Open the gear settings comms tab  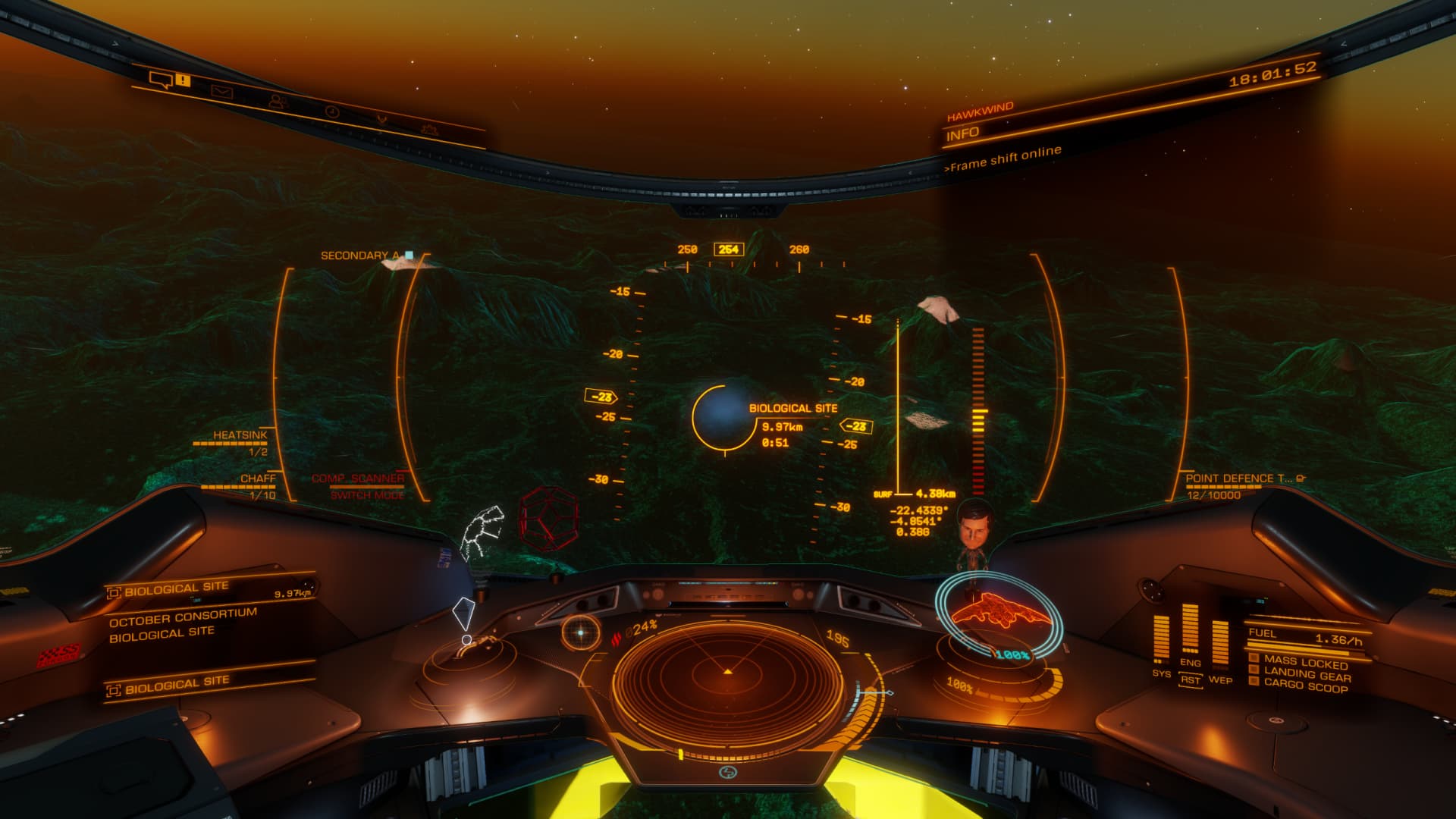(x=431, y=129)
